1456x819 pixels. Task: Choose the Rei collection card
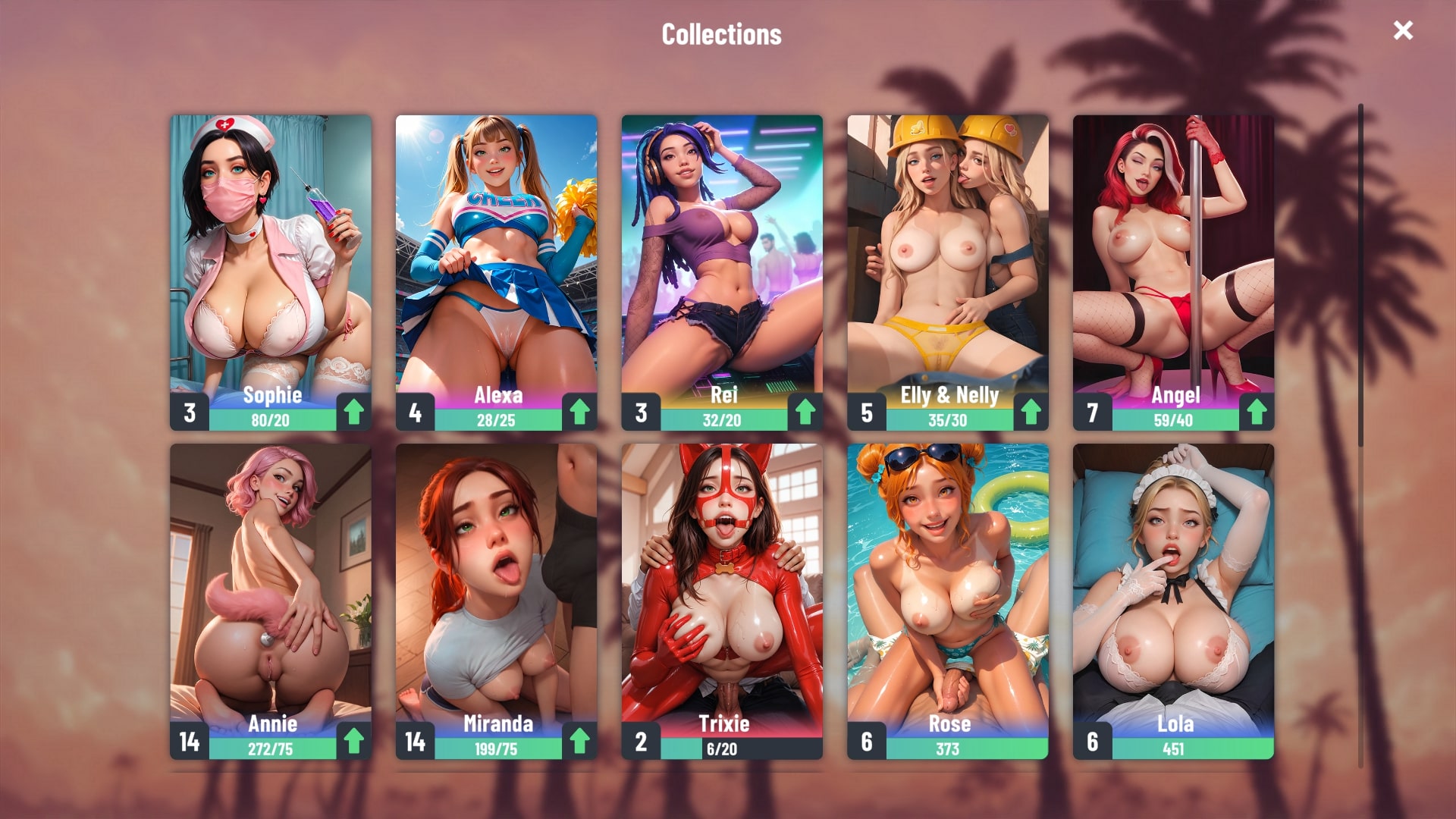pyautogui.click(x=722, y=258)
